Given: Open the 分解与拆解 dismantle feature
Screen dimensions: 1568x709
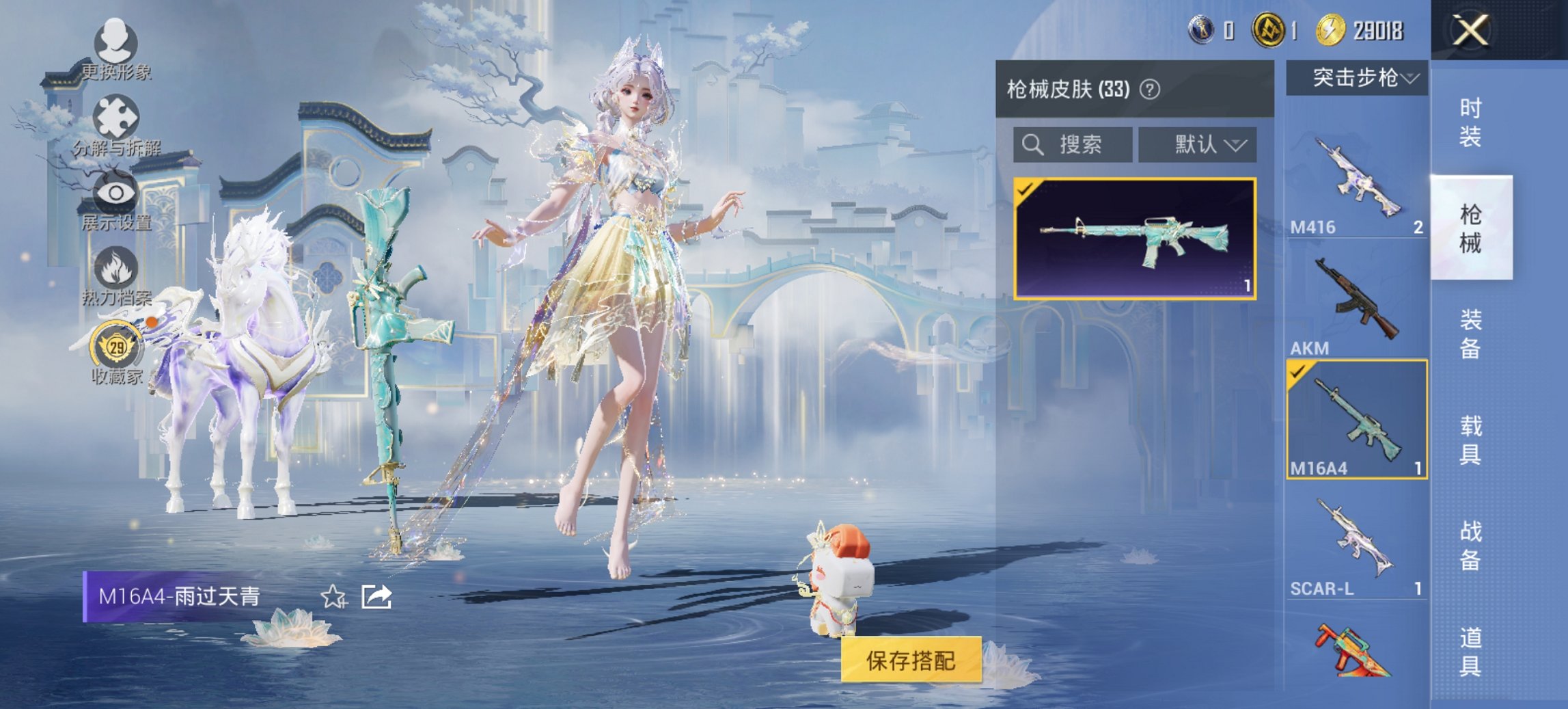Looking at the screenshot, I should click(118, 116).
